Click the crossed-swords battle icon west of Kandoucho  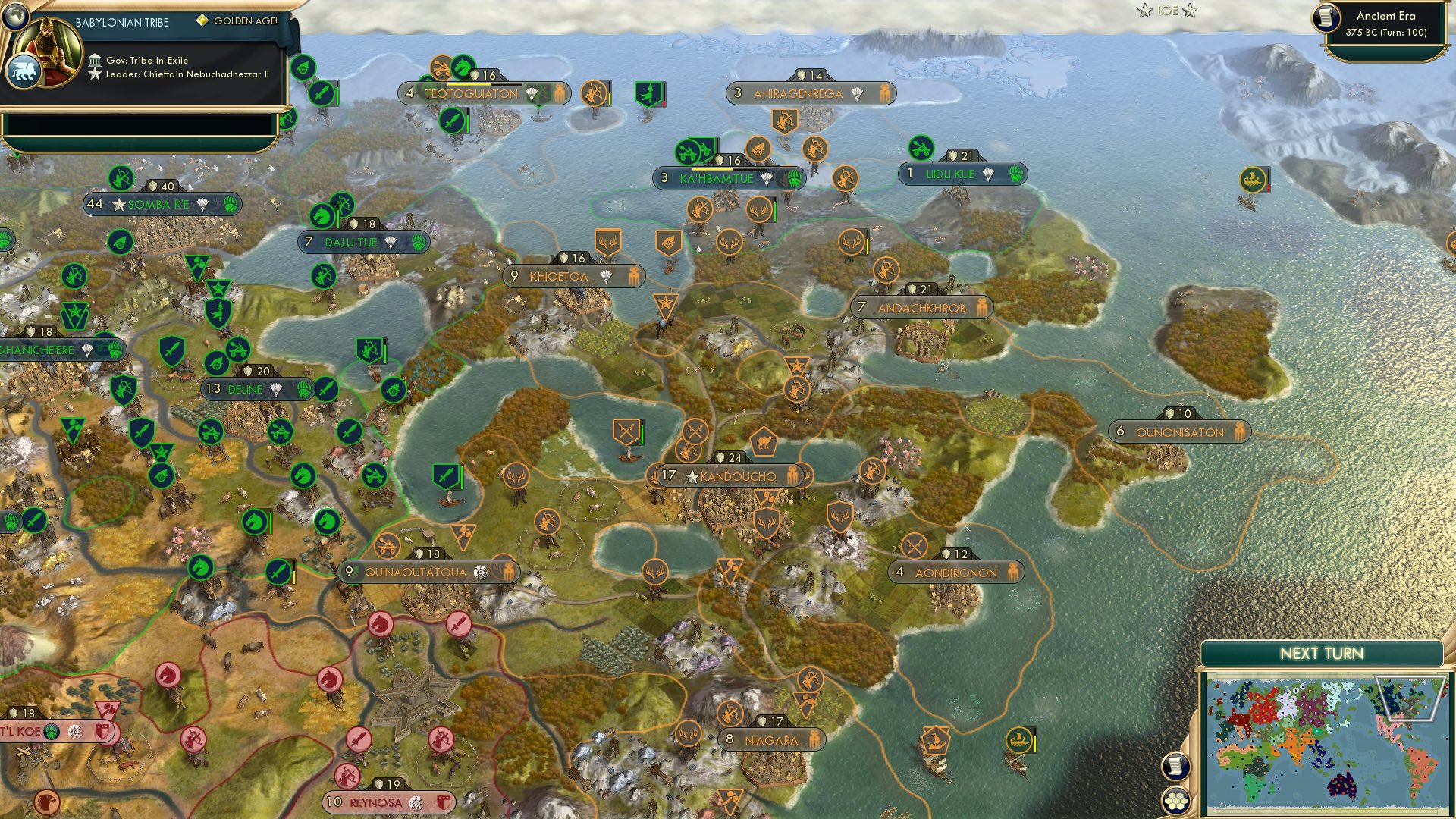[625, 431]
